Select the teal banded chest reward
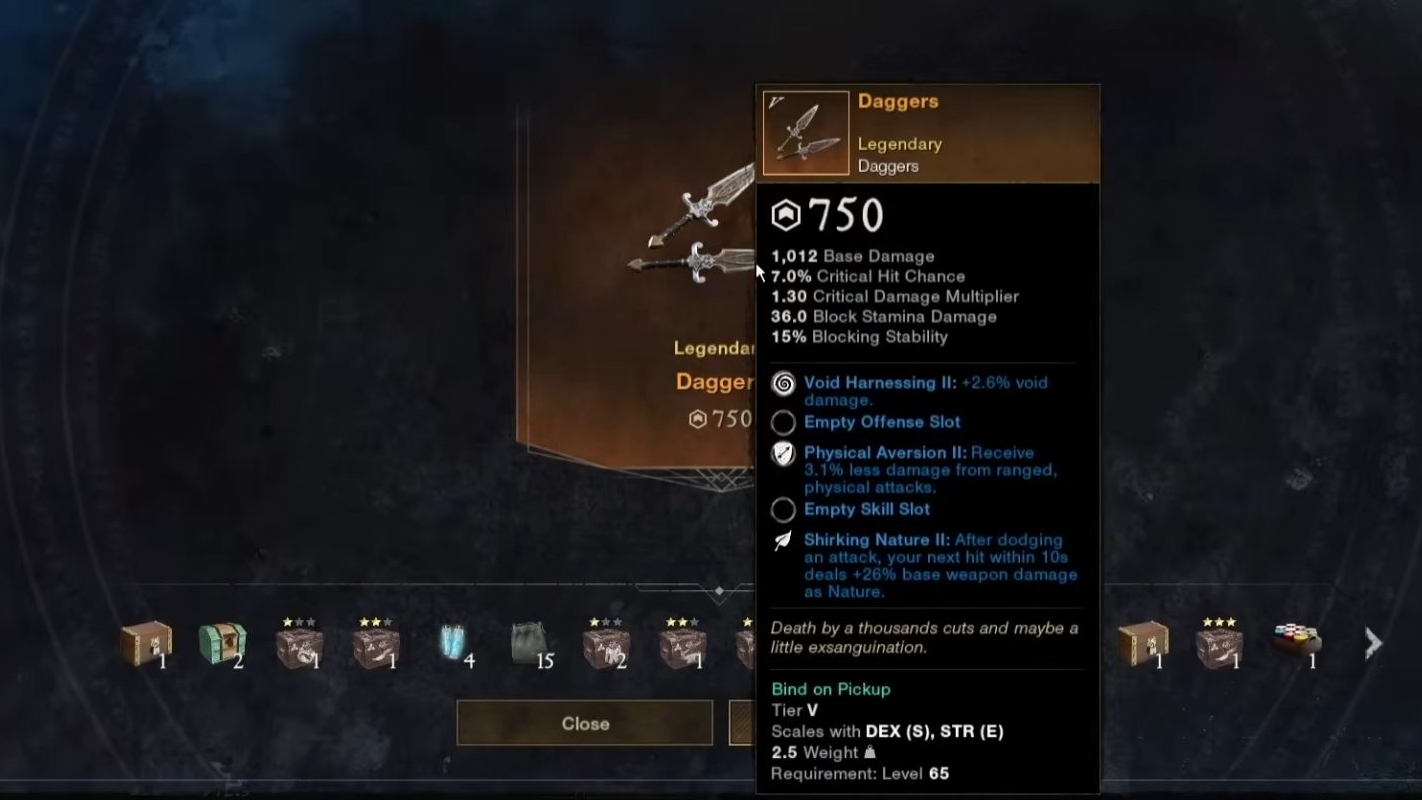 tap(221, 644)
